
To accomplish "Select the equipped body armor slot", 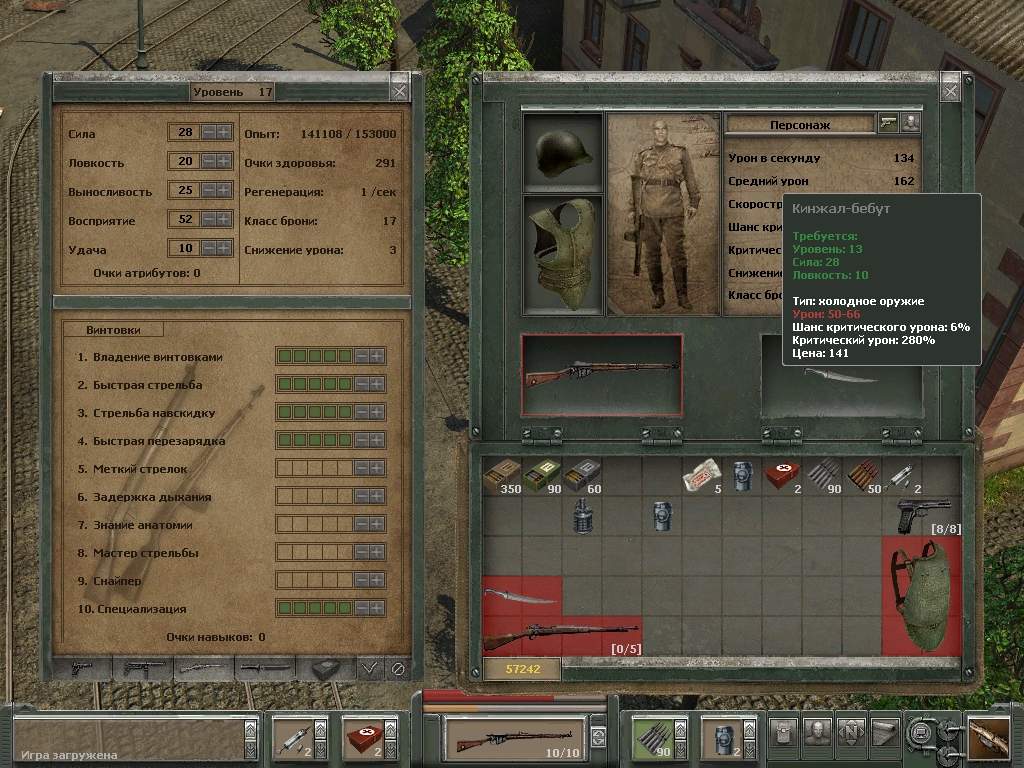I will tap(563, 255).
